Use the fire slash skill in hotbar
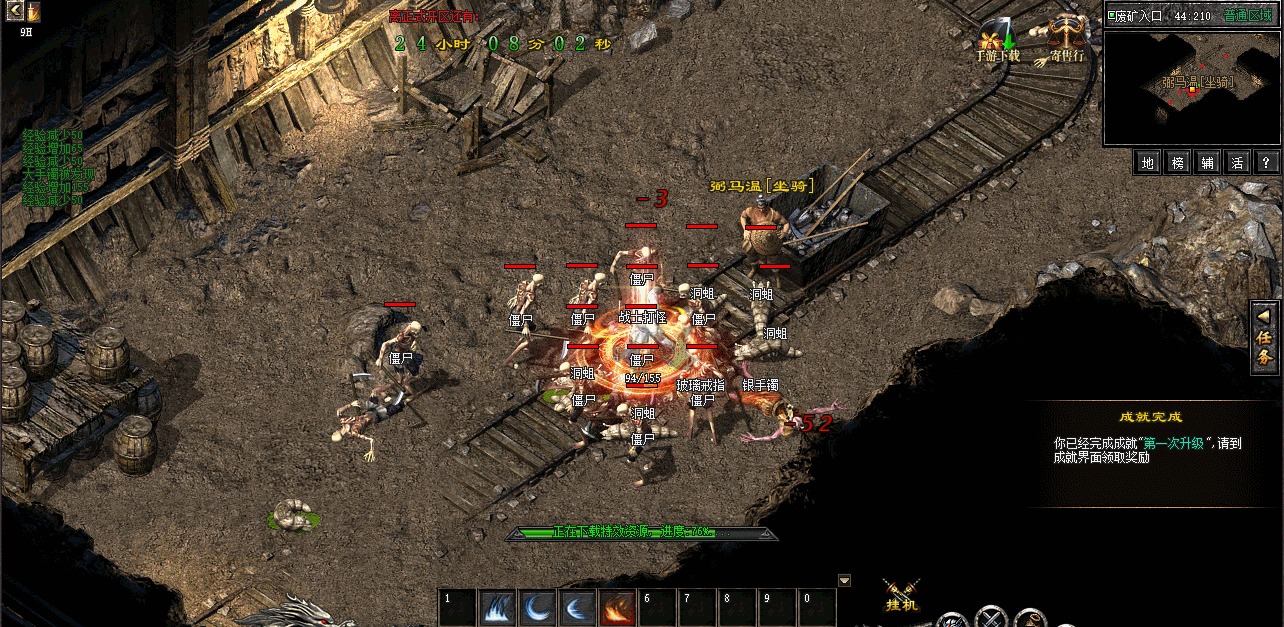This screenshot has height=627, width=1284. (617, 607)
